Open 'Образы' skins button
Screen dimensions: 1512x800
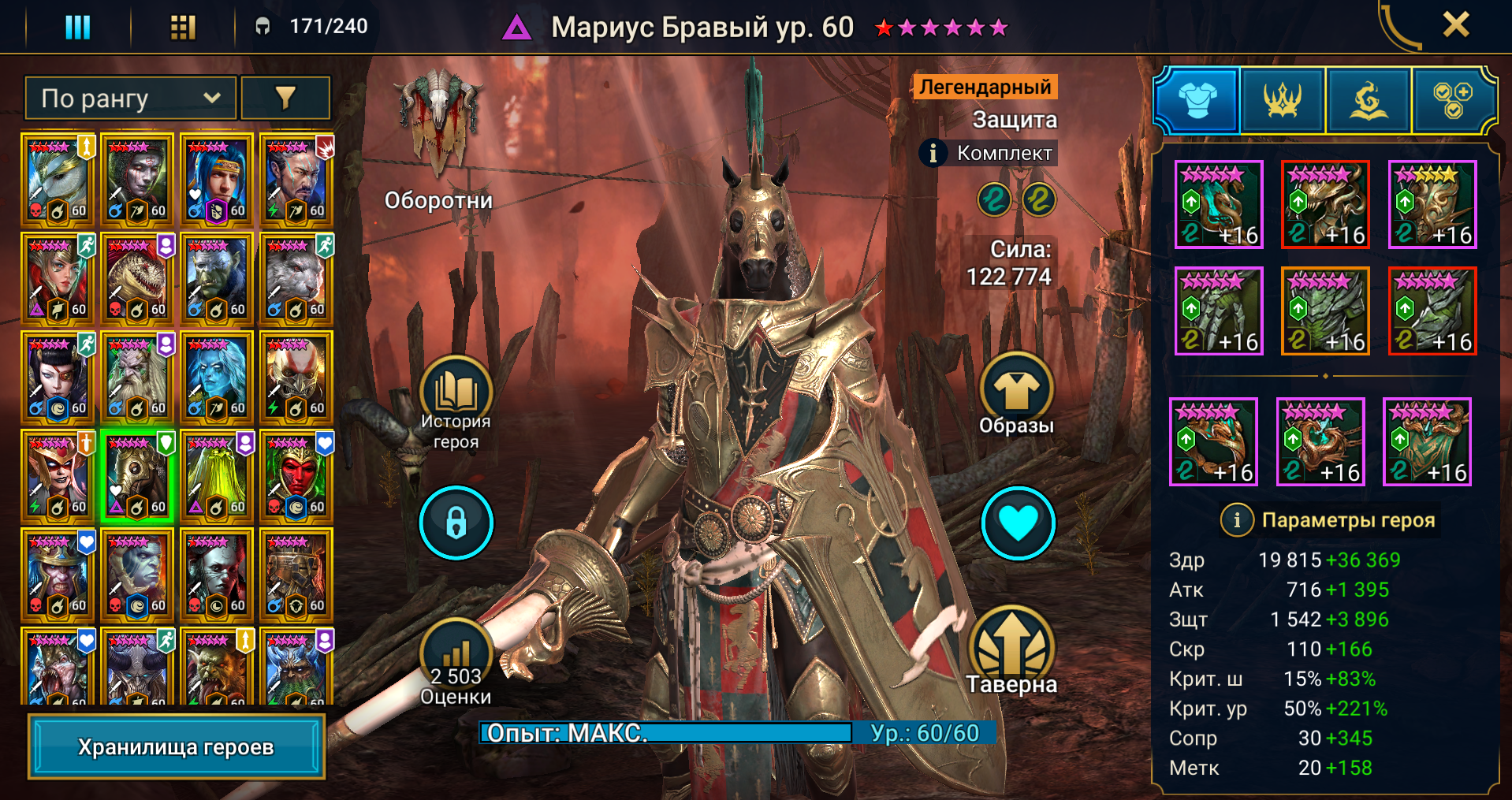tap(1016, 390)
